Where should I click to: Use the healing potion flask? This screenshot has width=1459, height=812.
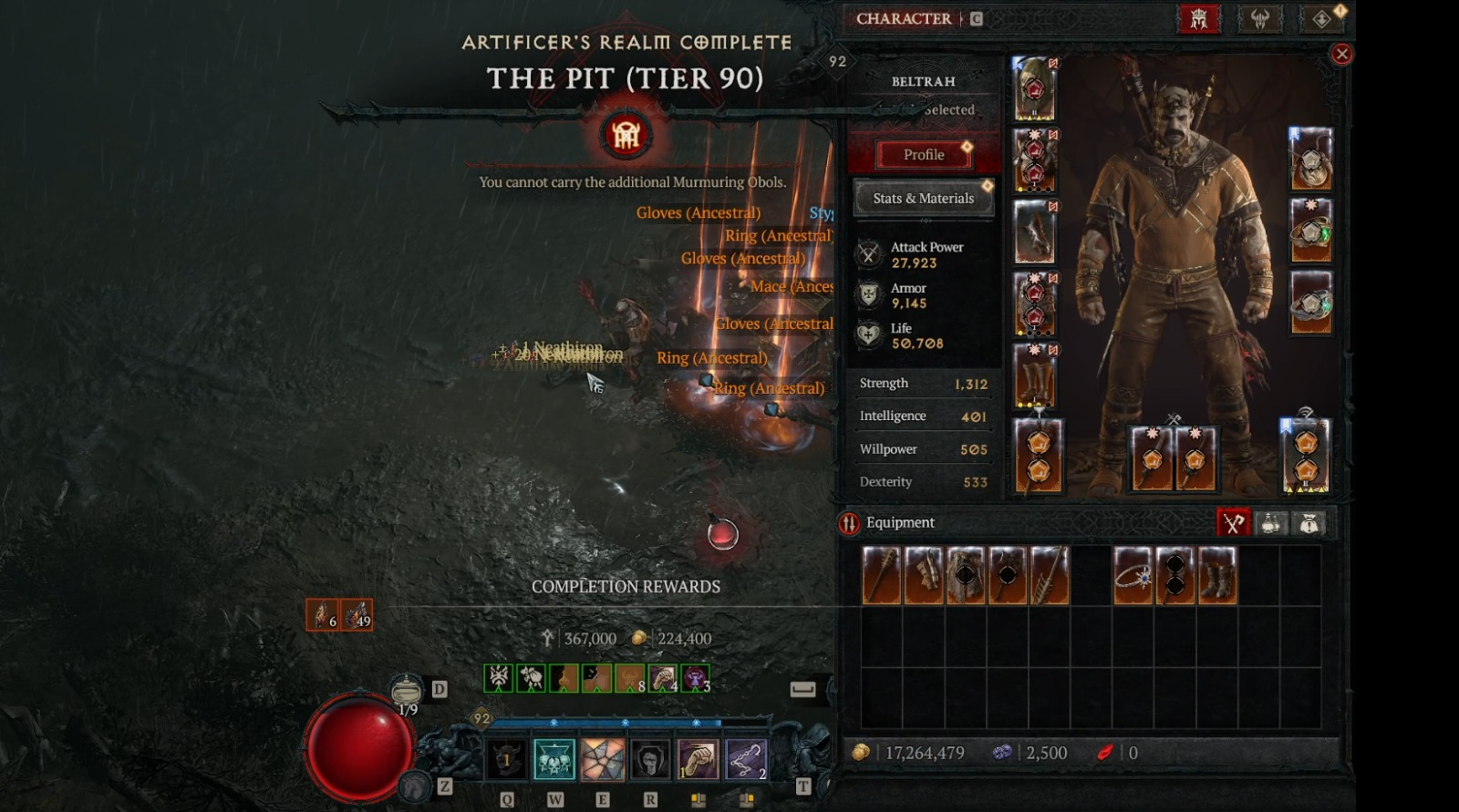click(407, 692)
